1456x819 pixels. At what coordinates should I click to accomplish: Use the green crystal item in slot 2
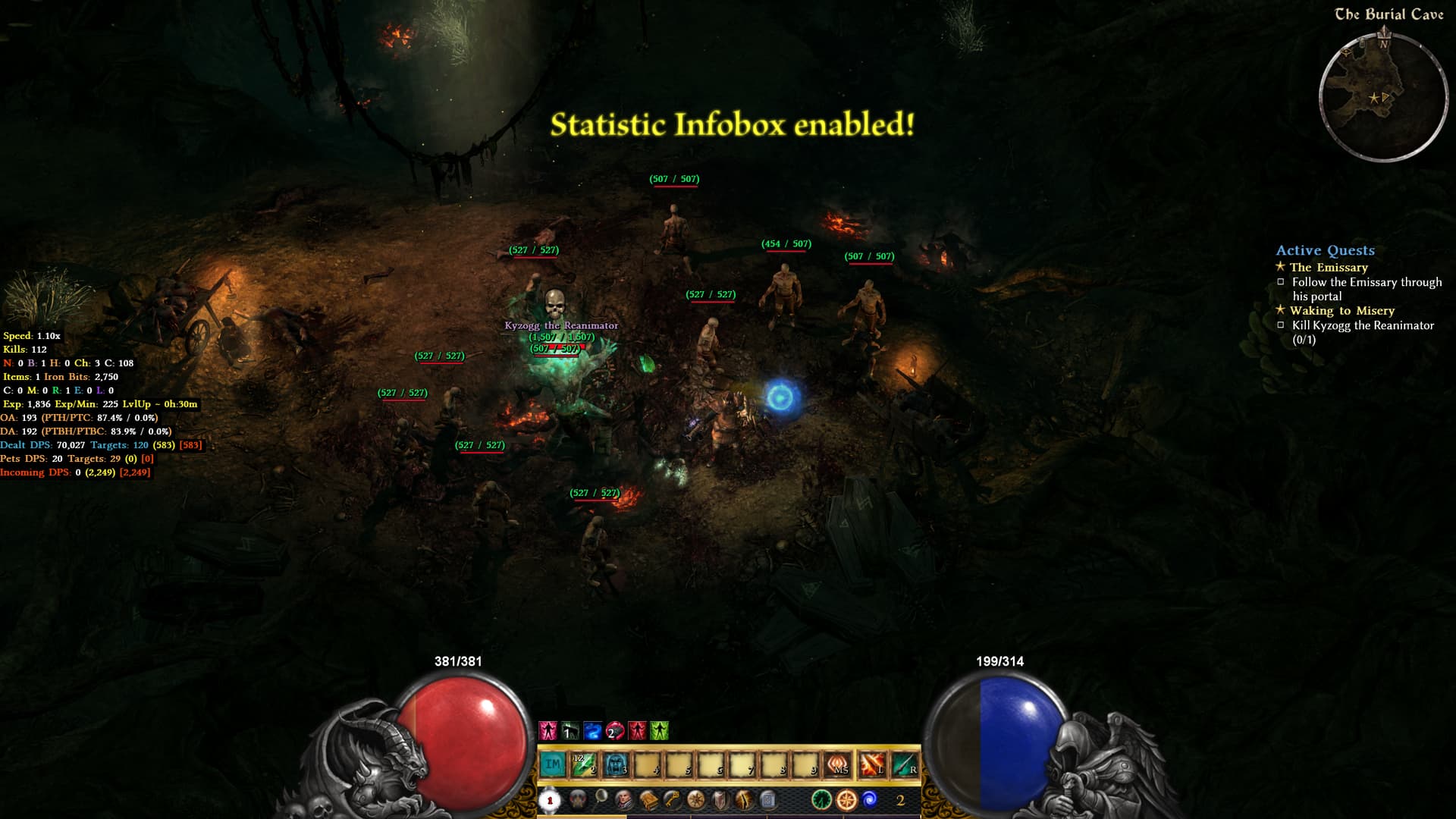pyautogui.click(x=585, y=764)
